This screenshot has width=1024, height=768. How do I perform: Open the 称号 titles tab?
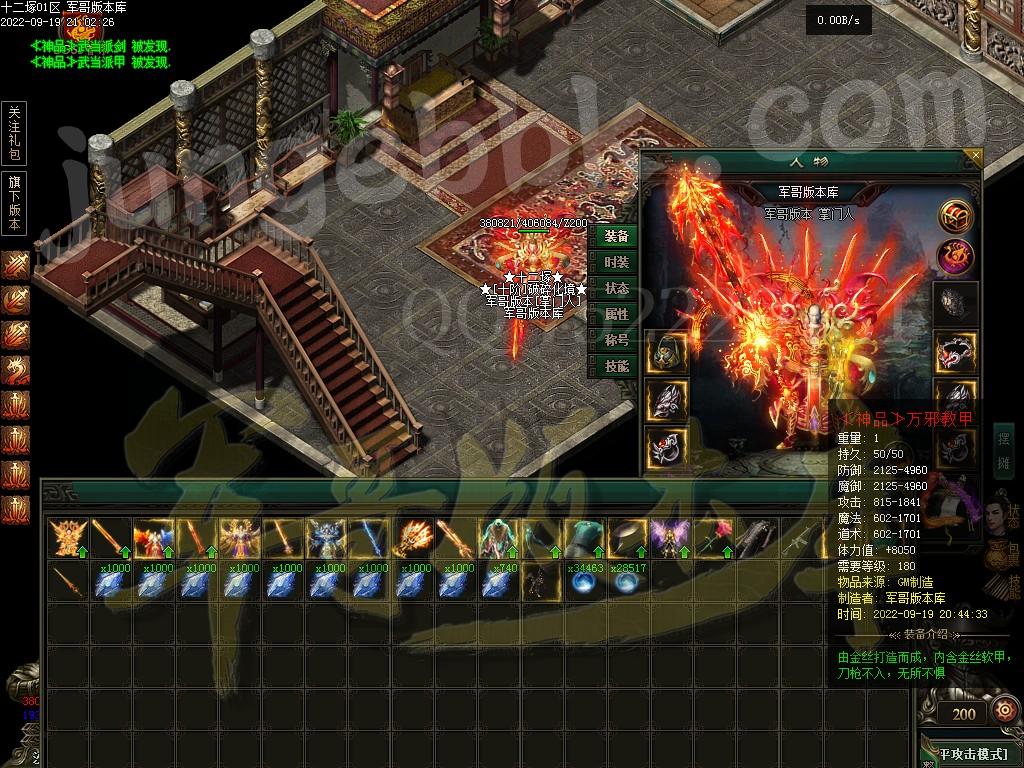click(617, 340)
